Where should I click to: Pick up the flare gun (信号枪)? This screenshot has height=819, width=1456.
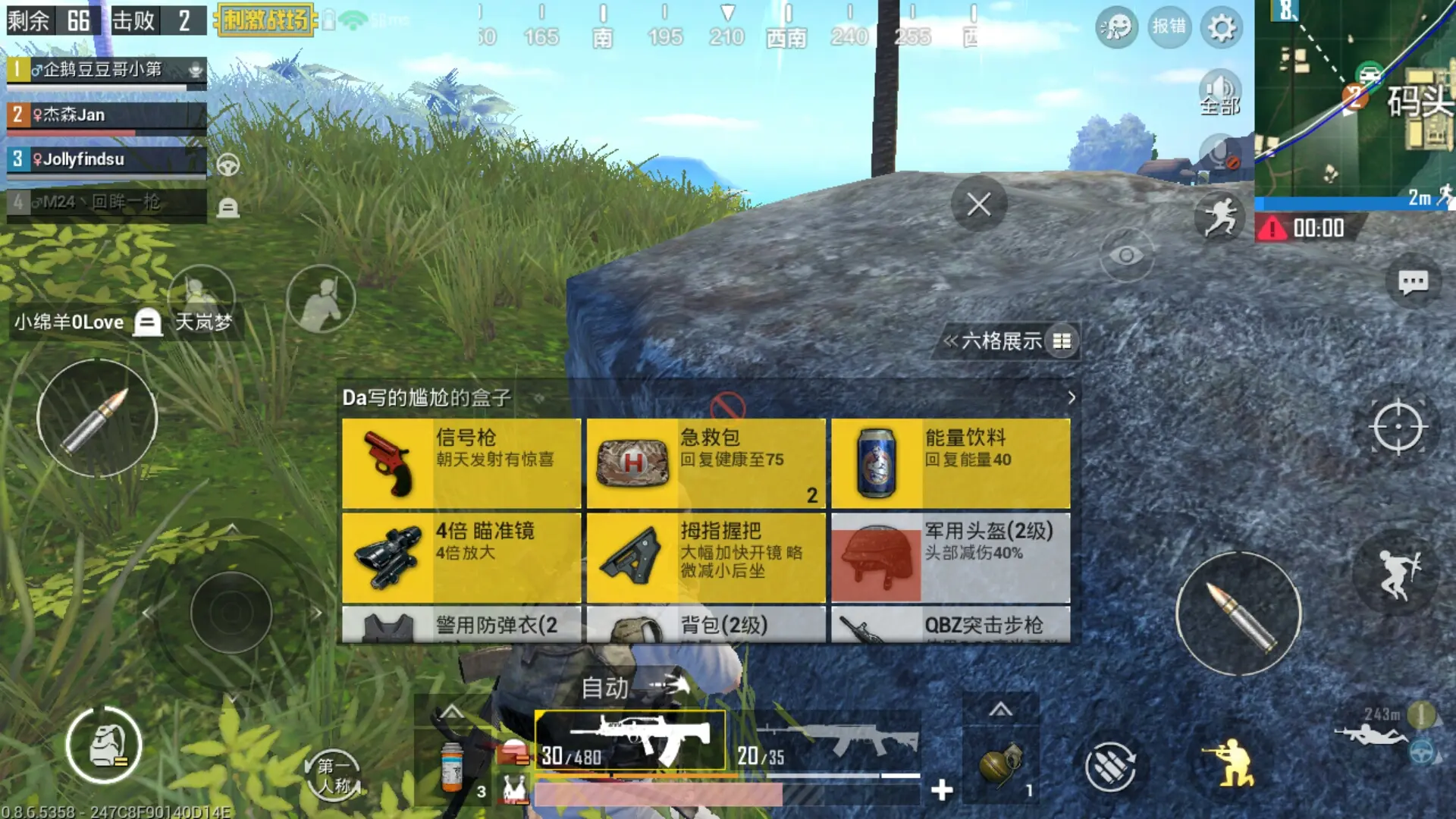[461, 463]
